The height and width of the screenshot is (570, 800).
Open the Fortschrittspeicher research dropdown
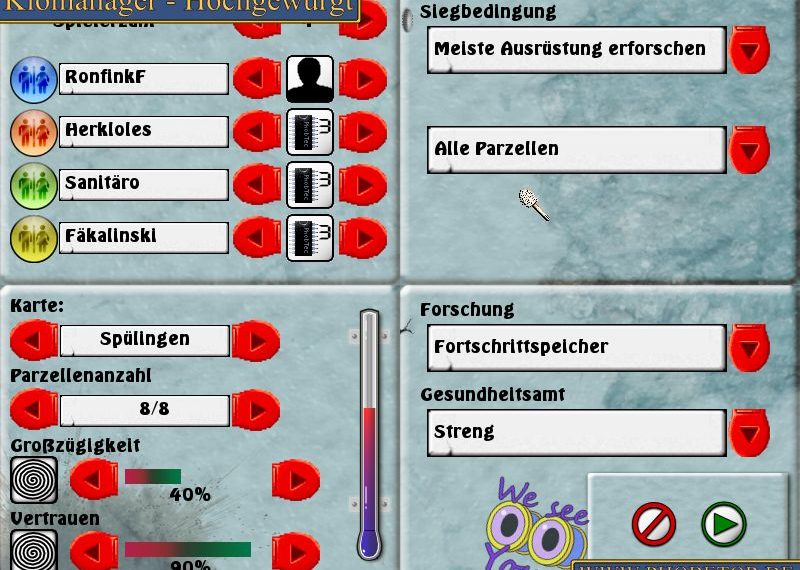pos(749,347)
